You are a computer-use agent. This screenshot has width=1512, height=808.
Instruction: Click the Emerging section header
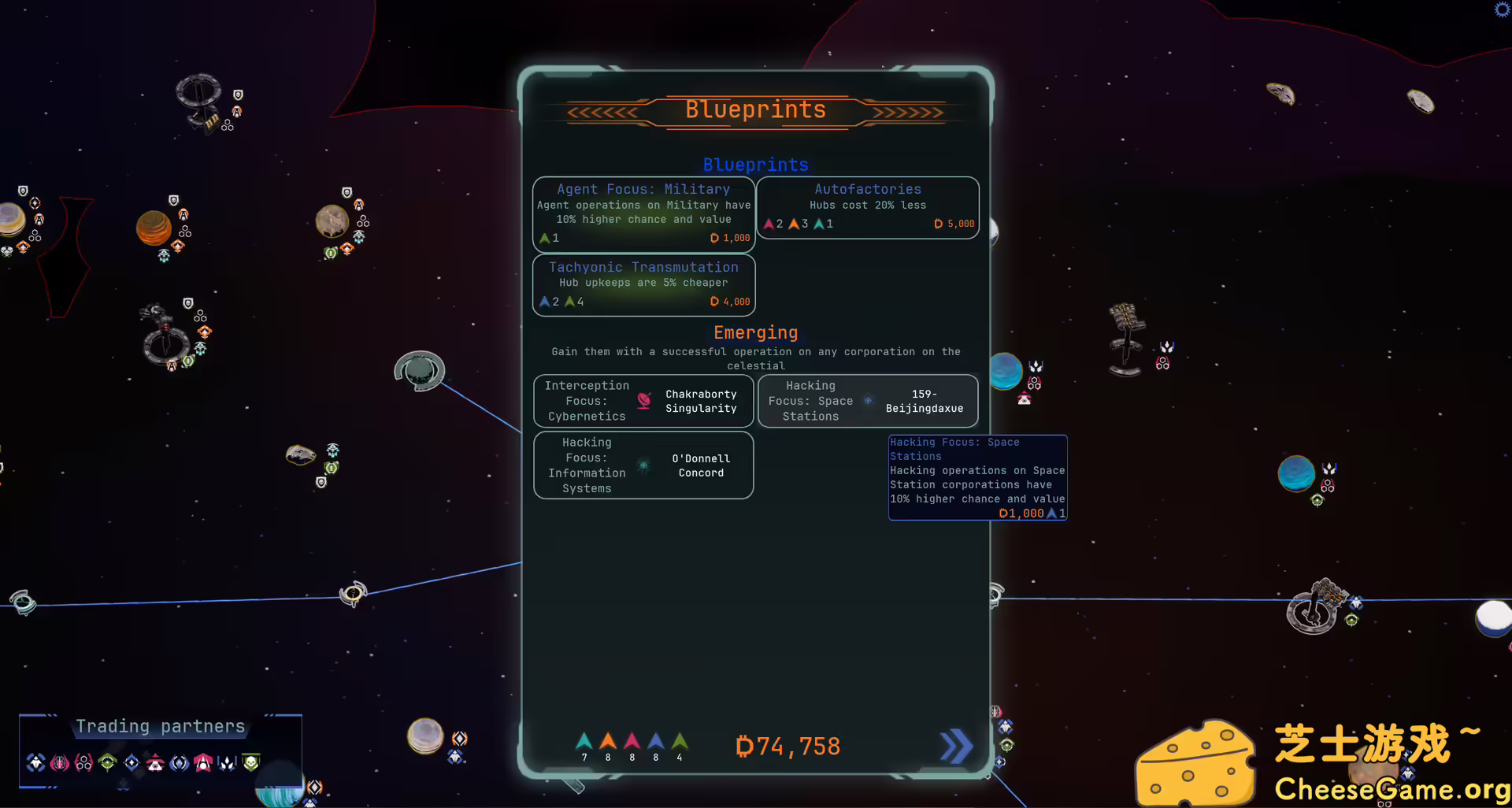click(x=755, y=332)
